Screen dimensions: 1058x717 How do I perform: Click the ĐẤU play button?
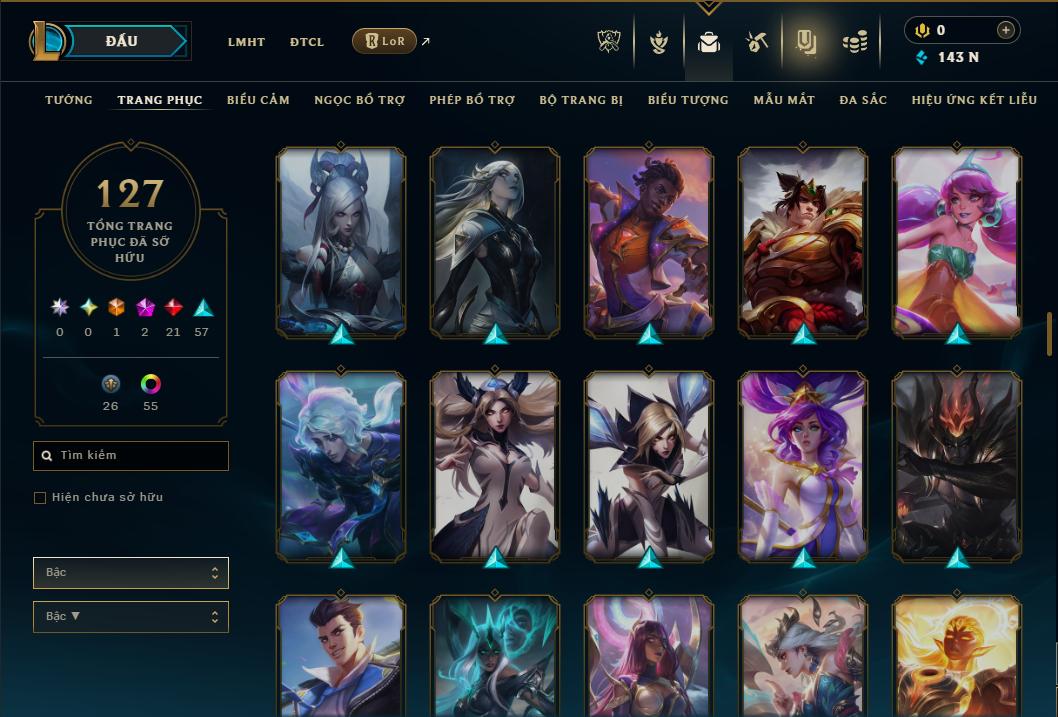121,41
